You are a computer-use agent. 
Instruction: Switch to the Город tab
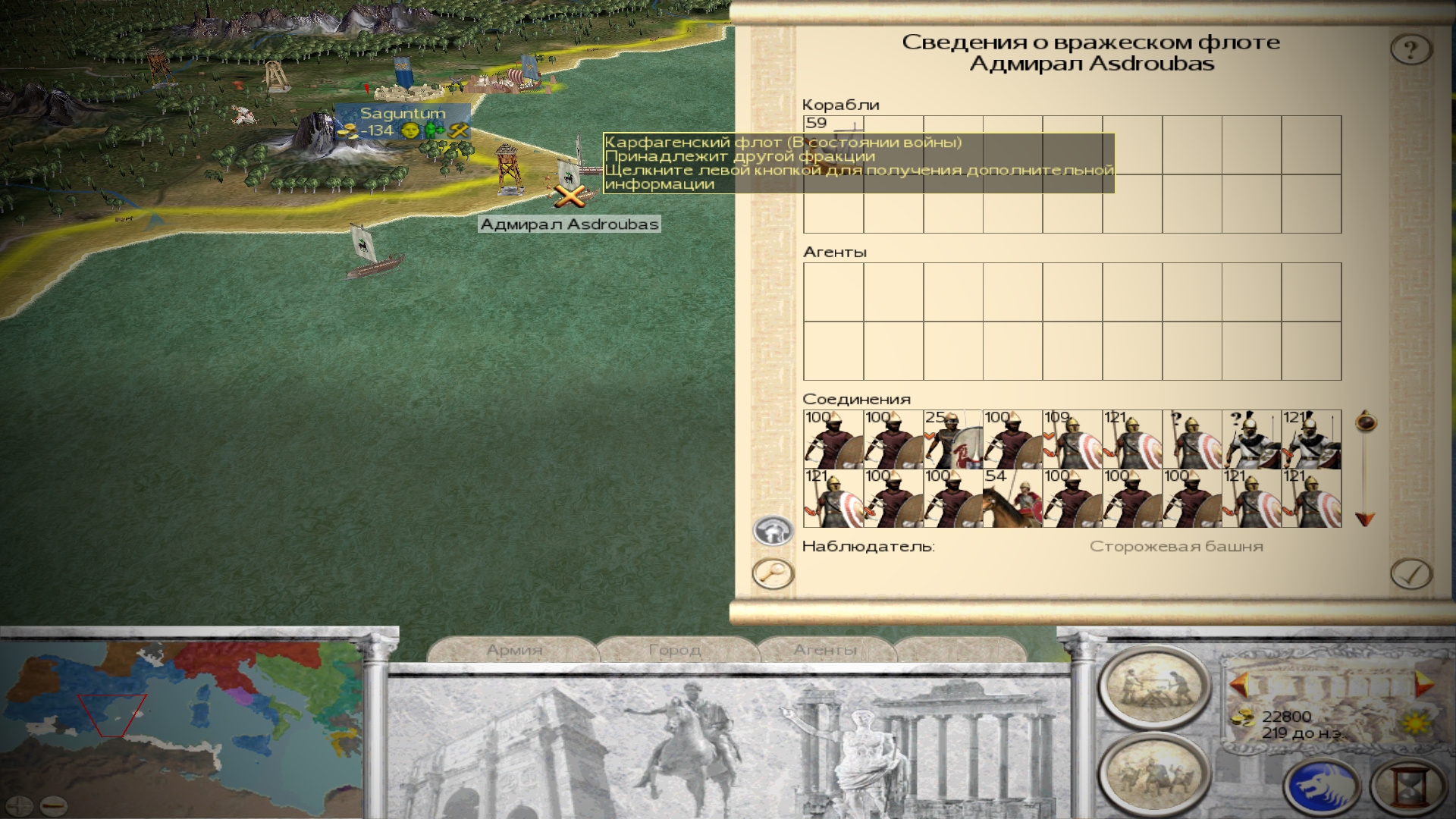pos(675,650)
